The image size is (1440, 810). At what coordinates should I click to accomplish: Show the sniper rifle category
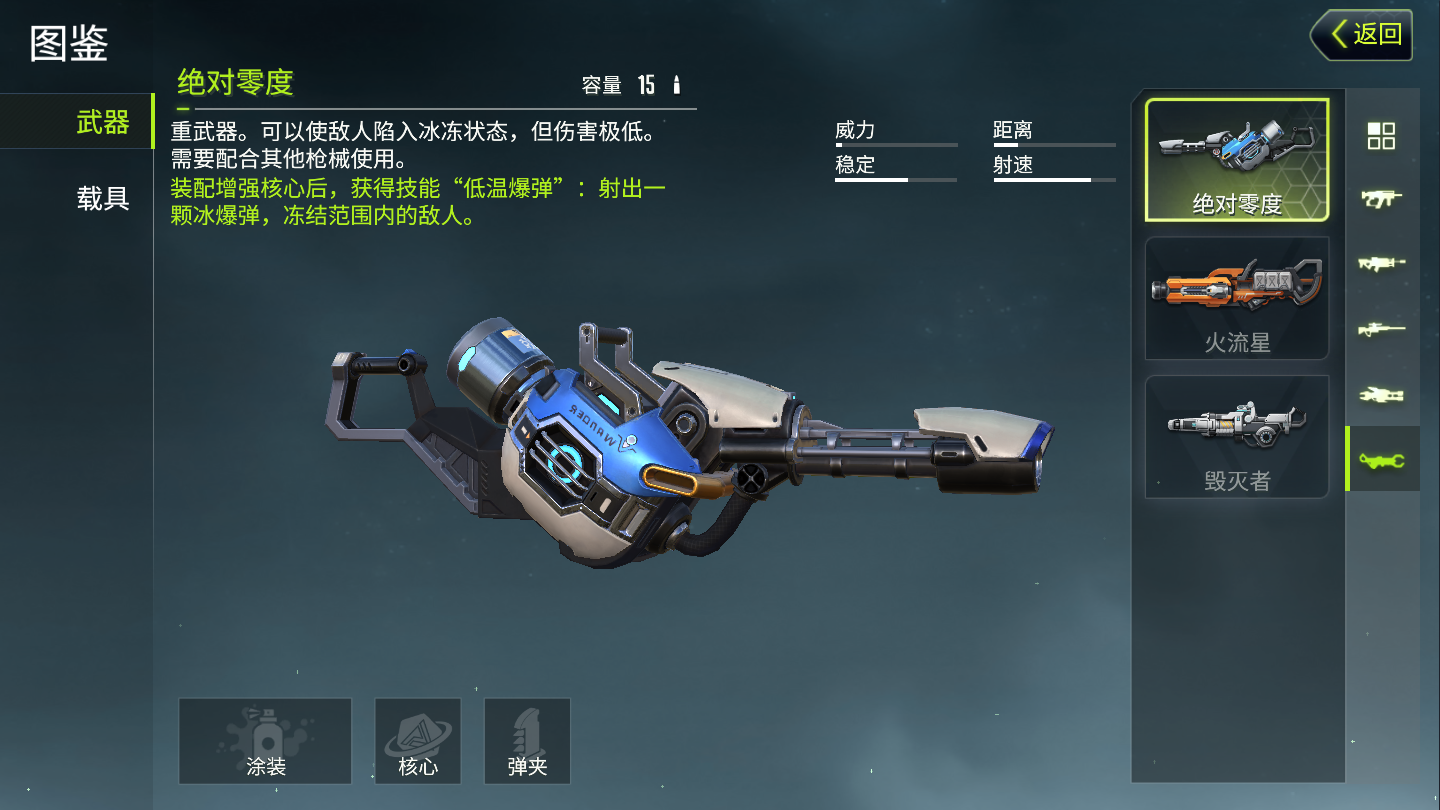(1381, 329)
